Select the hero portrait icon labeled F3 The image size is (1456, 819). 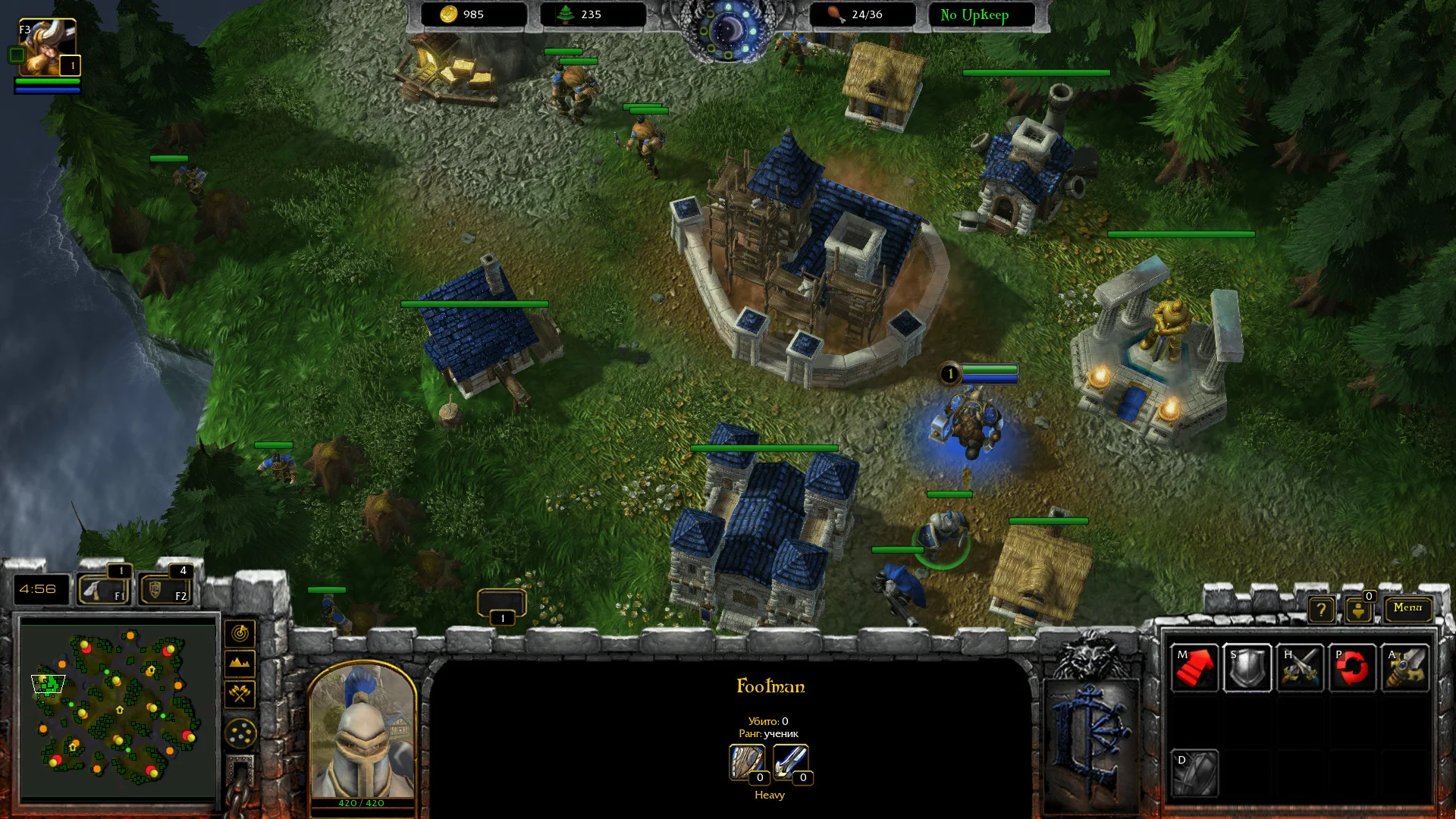pos(47,47)
